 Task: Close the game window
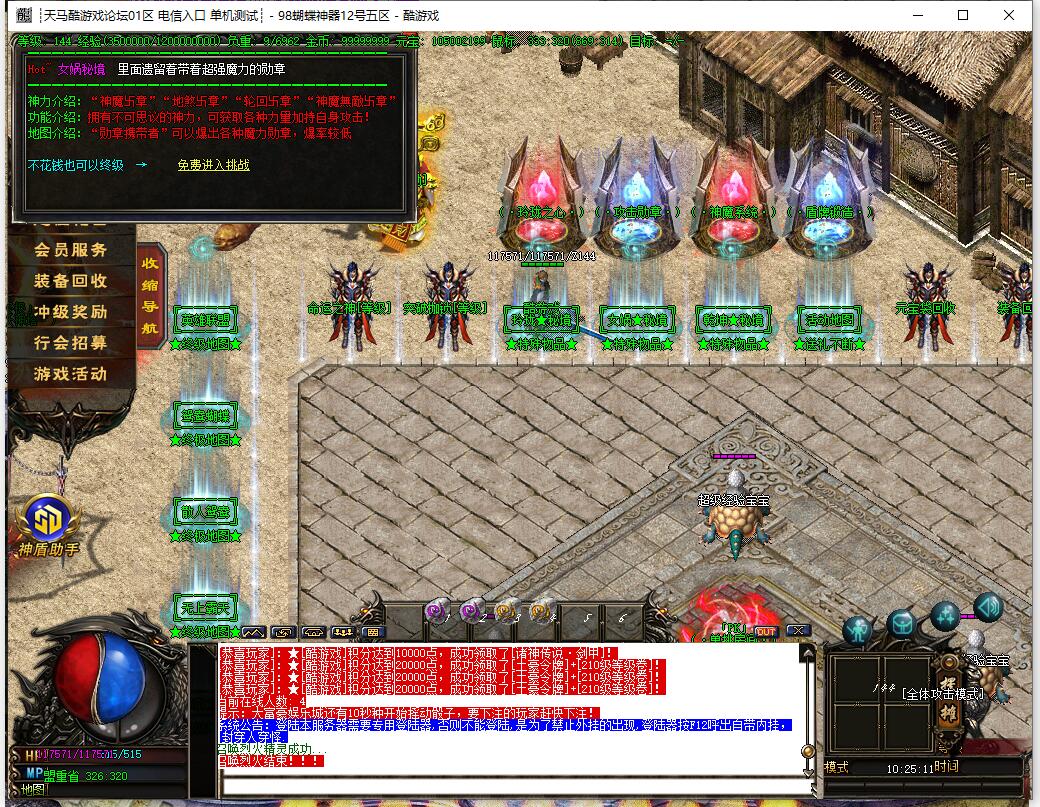point(1009,15)
